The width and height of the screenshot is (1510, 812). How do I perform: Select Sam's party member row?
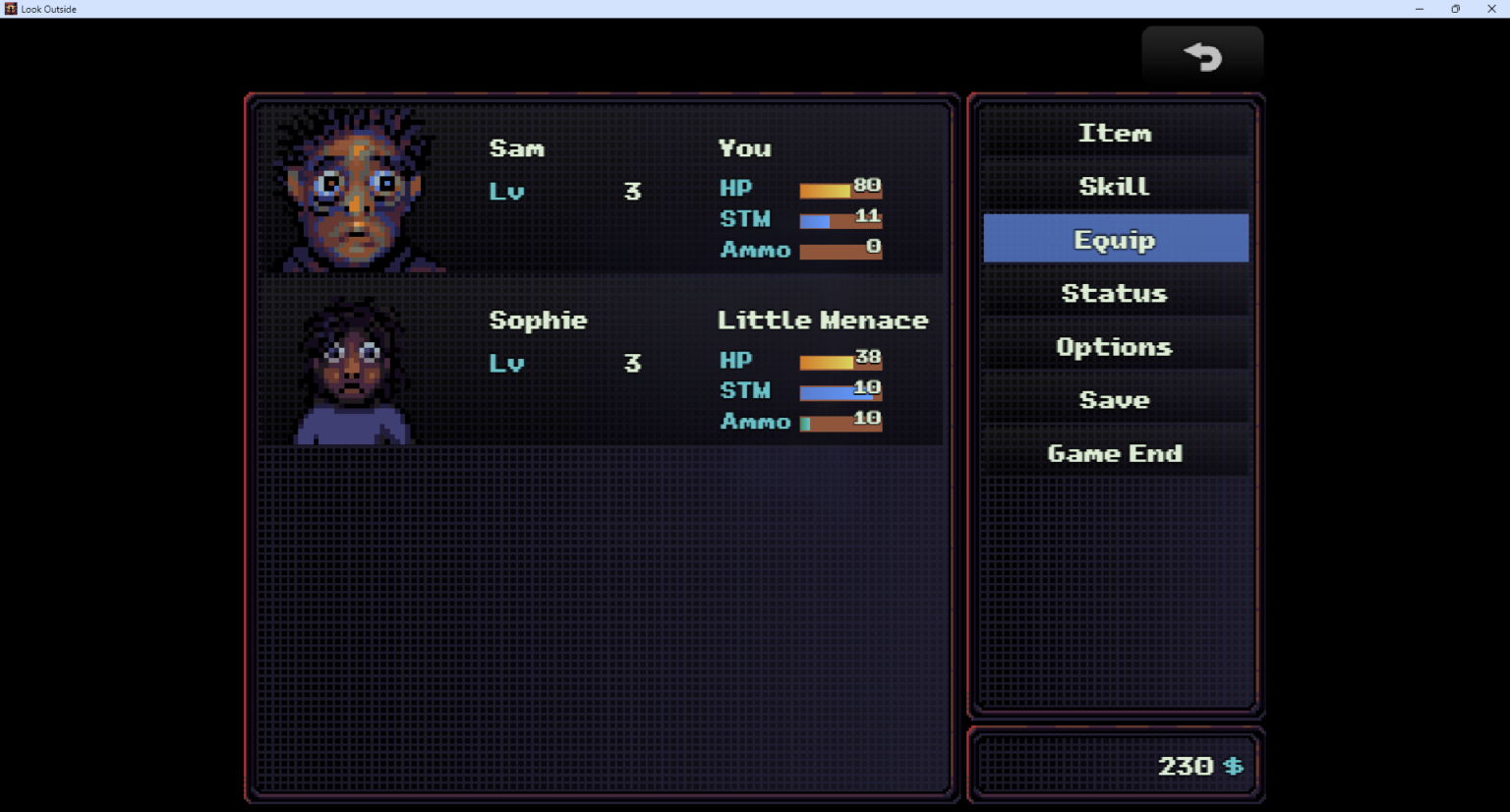click(602, 191)
